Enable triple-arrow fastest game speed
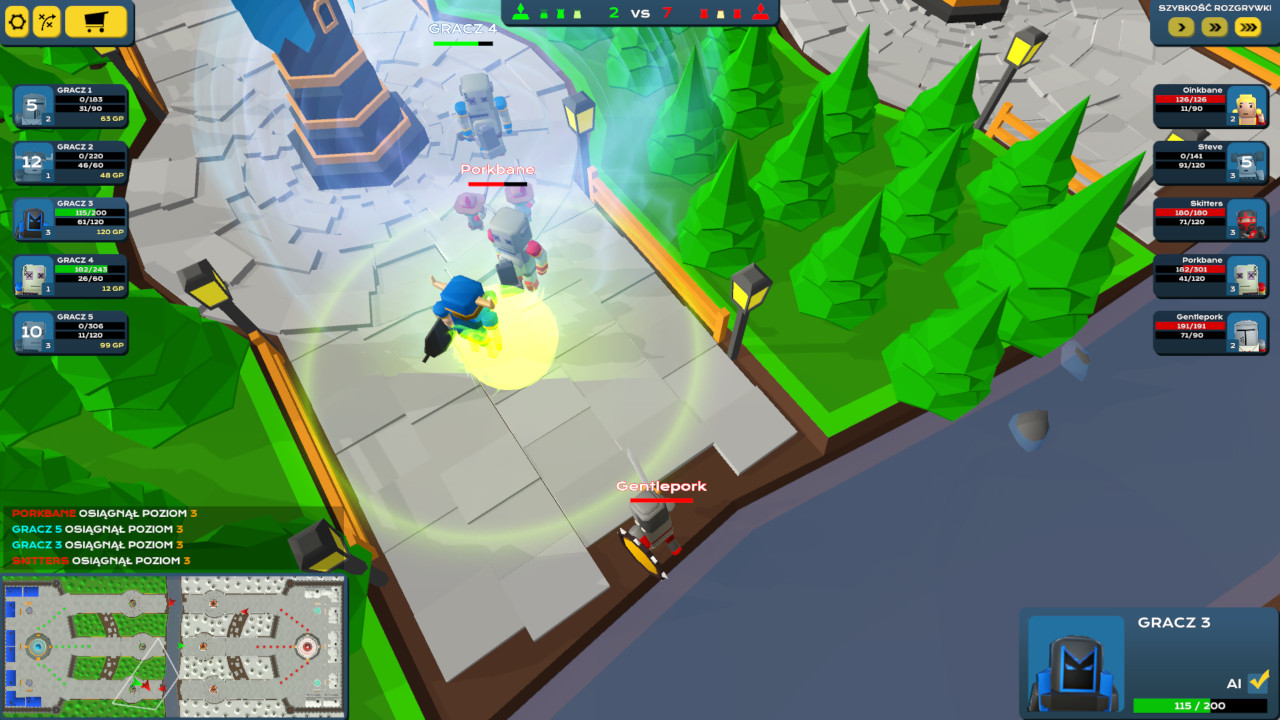 [1247, 27]
